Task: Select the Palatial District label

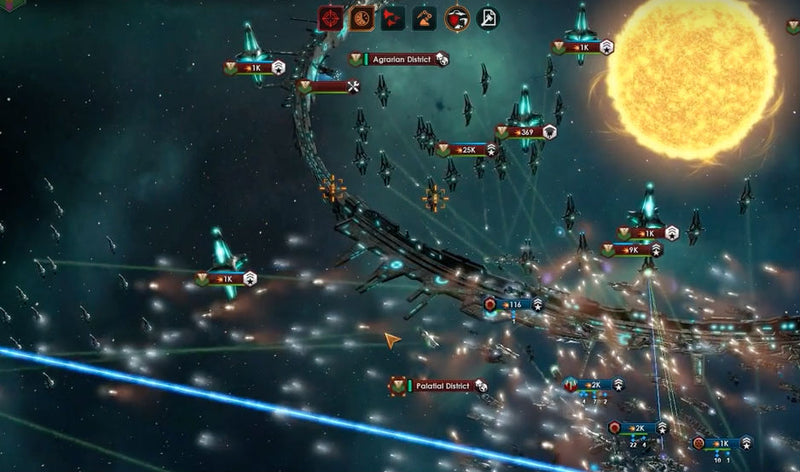Action: [x=444, y=385]
